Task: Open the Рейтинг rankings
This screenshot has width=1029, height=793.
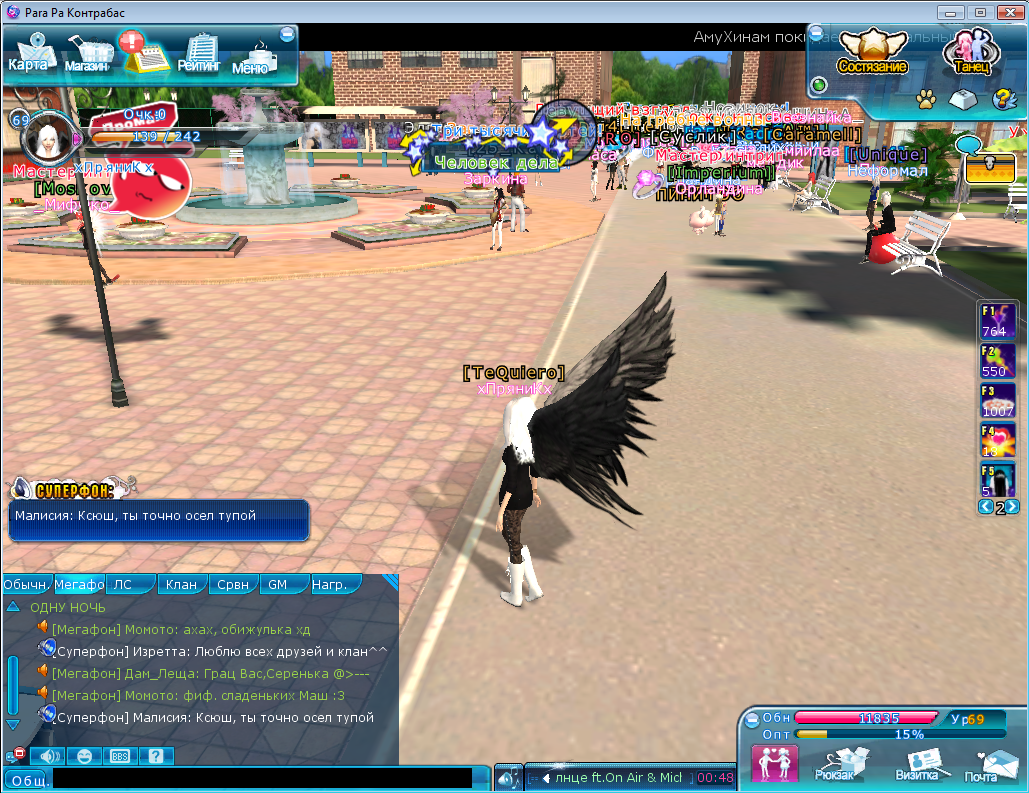Action: click(x=200, y=53)
